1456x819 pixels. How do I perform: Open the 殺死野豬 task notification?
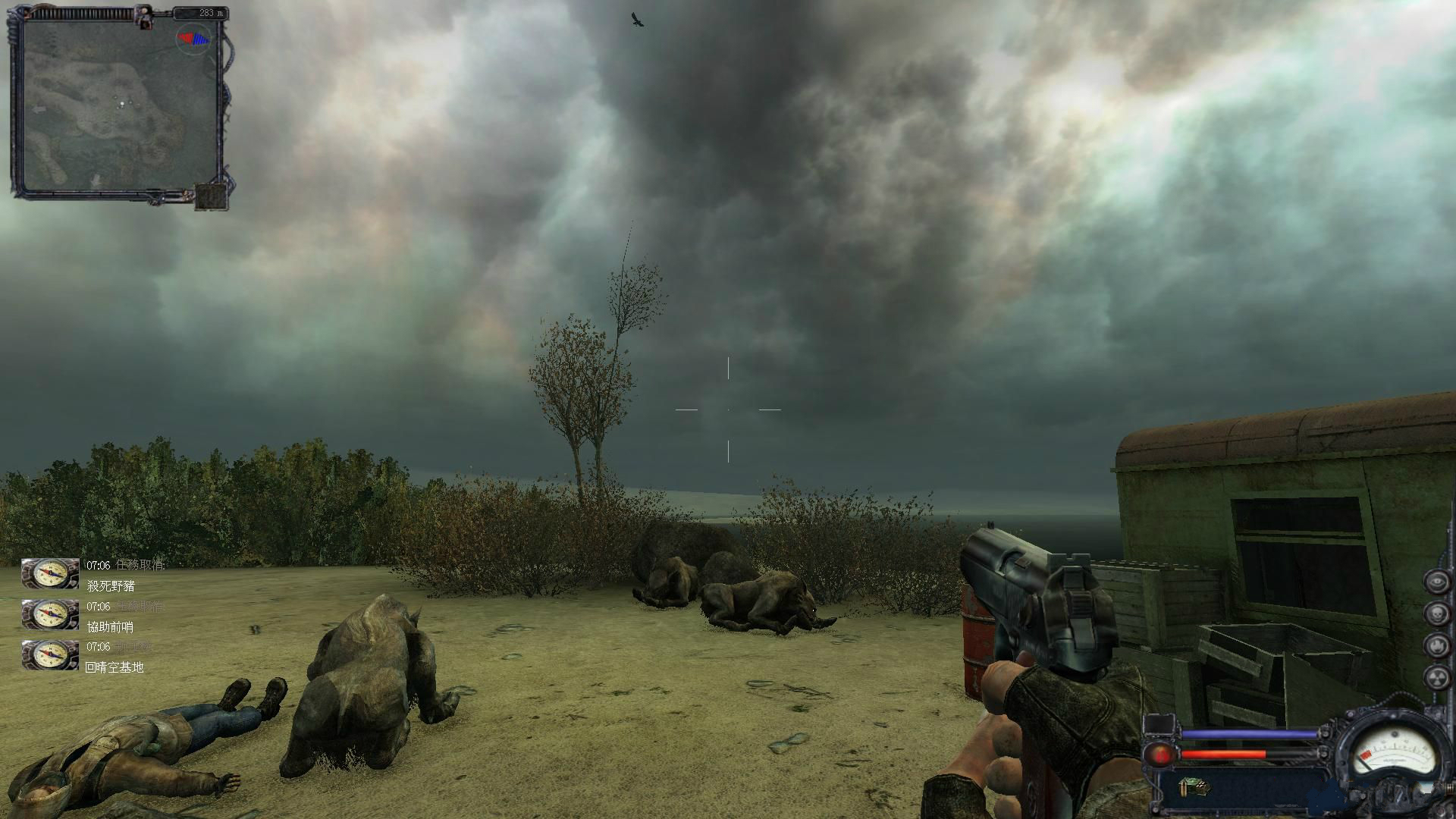pos(111,586)
